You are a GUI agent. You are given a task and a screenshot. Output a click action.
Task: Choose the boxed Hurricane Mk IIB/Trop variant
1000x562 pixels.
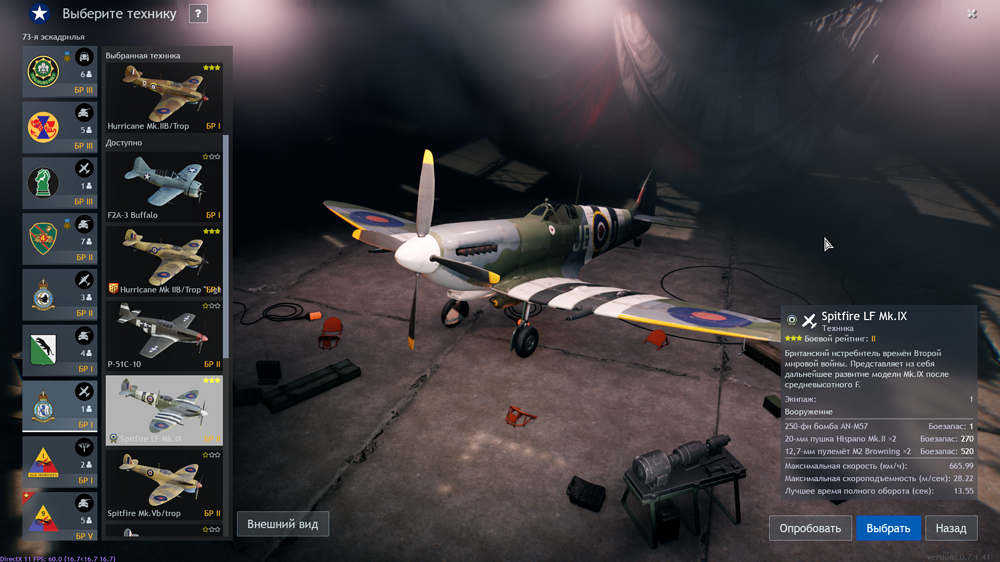(x=164, y=260)
